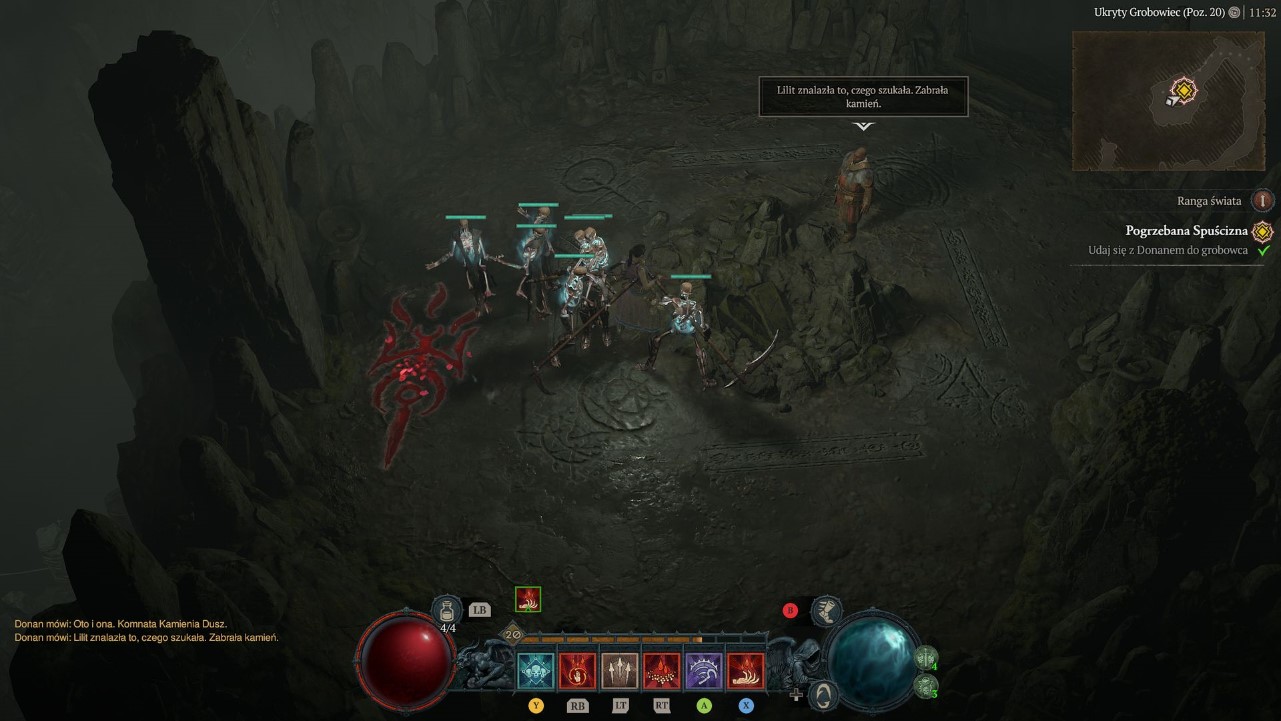Image resolution: width=1281 pixels, height=721 pixels.
Task: Click the health potion icon showing 4/4
Action: click(x=448, y=608)
